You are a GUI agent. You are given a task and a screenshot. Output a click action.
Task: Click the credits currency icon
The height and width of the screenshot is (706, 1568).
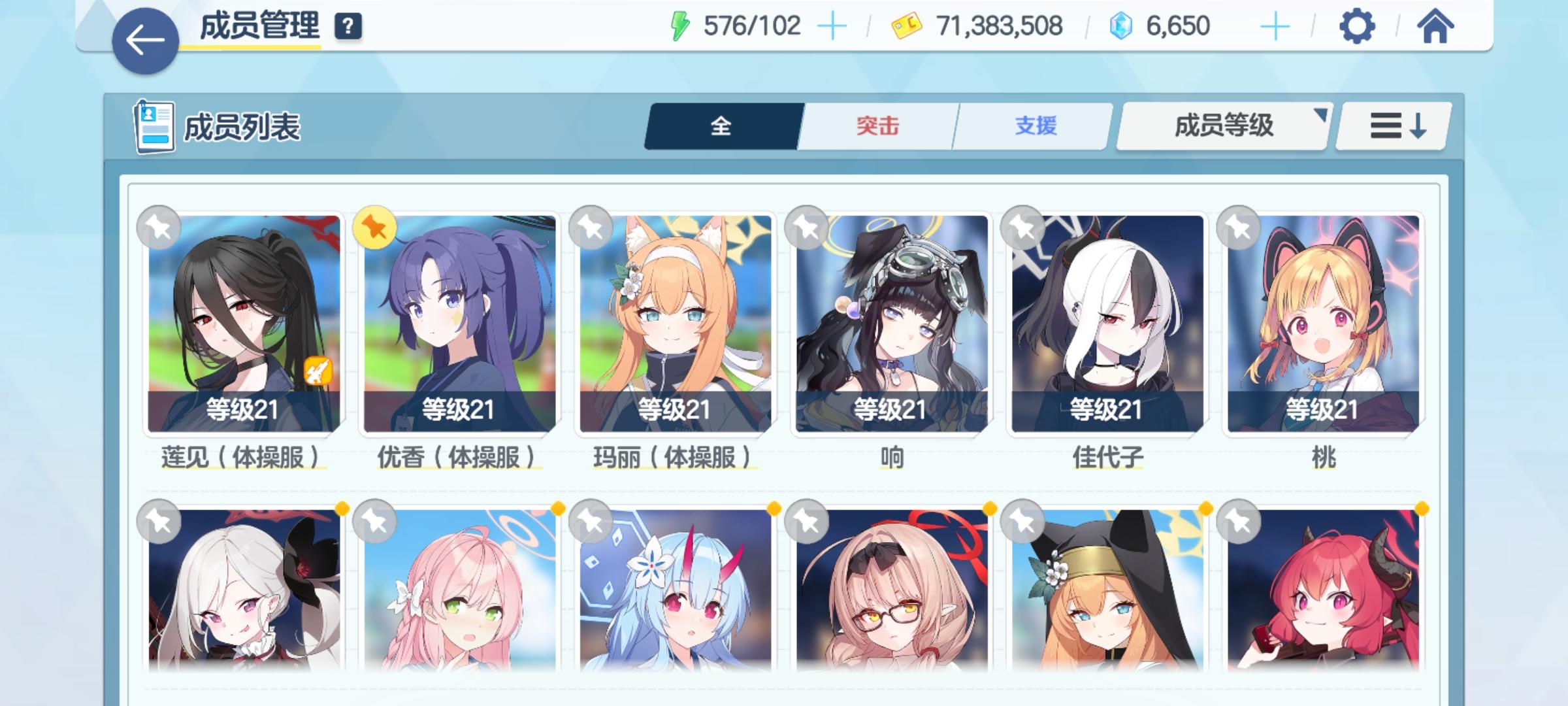(x=907, y=24)
